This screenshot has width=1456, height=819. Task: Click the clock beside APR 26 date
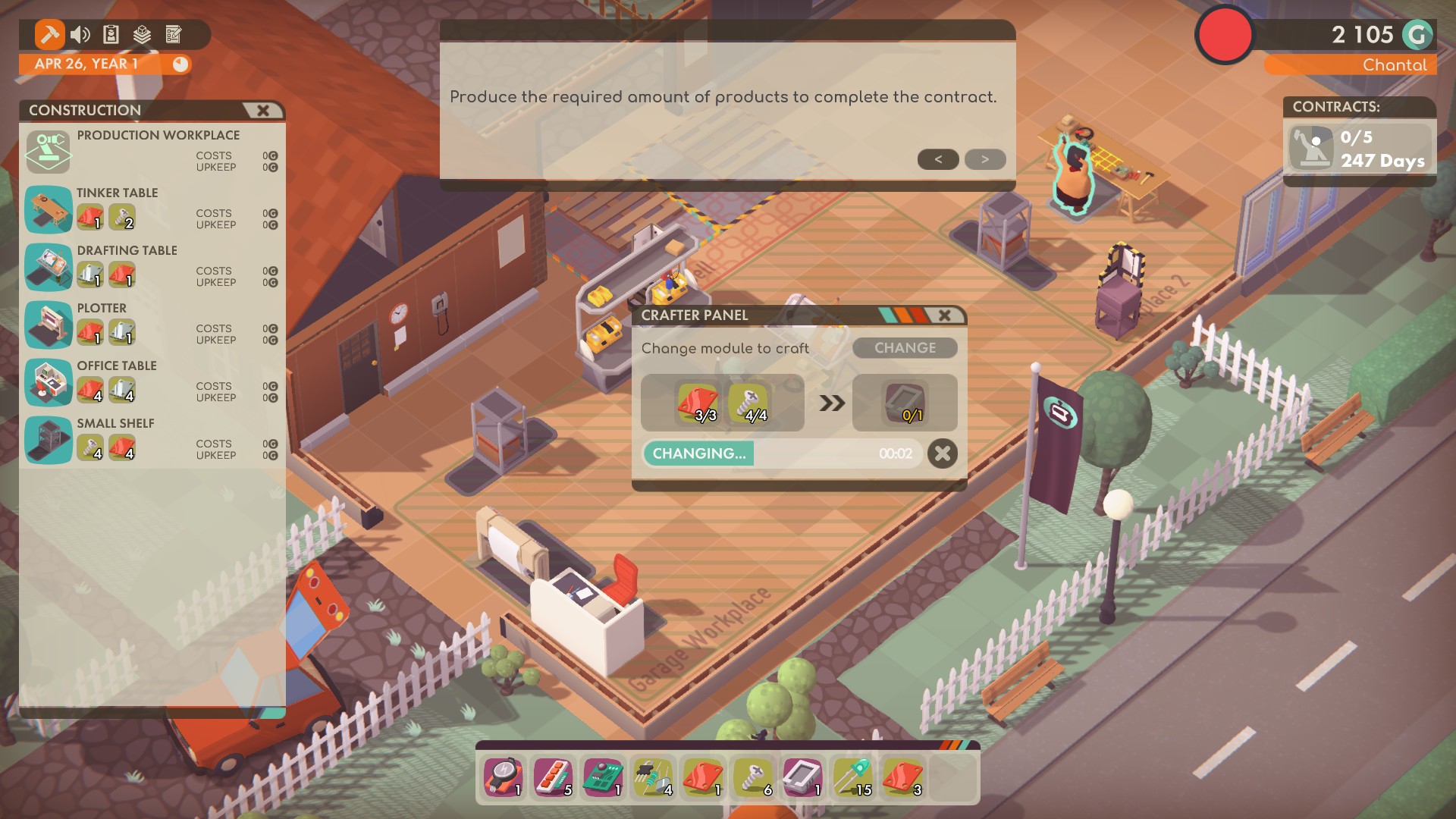(180, 64)
